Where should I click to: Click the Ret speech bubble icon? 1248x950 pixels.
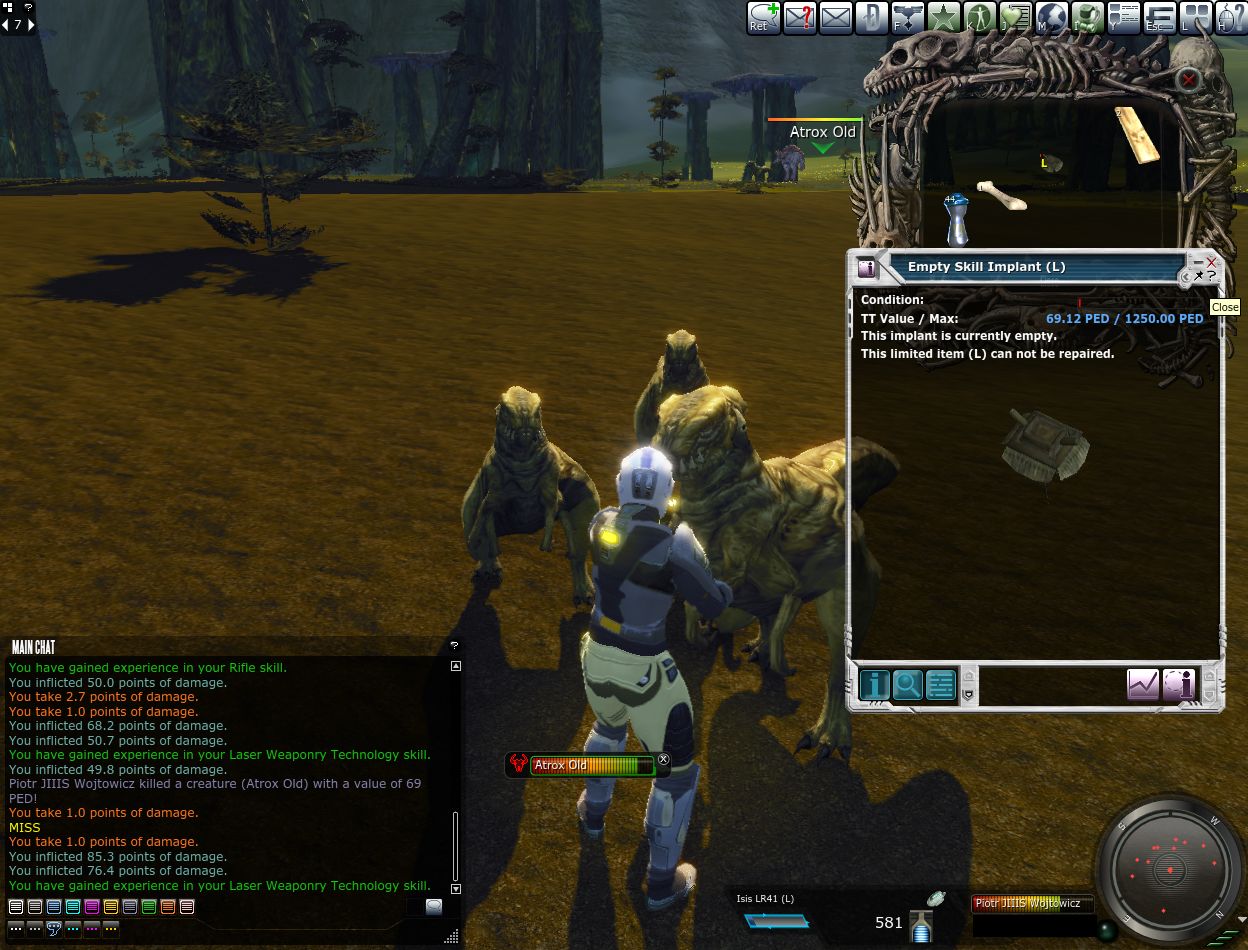(764, 18)
